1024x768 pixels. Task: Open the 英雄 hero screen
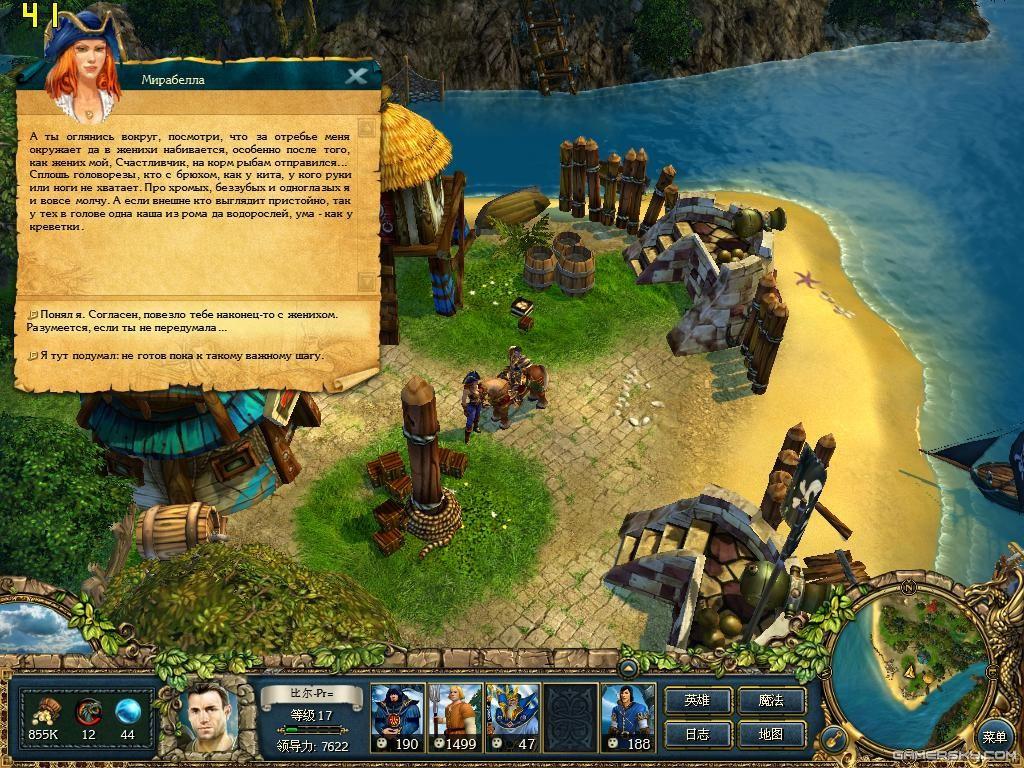697,700
